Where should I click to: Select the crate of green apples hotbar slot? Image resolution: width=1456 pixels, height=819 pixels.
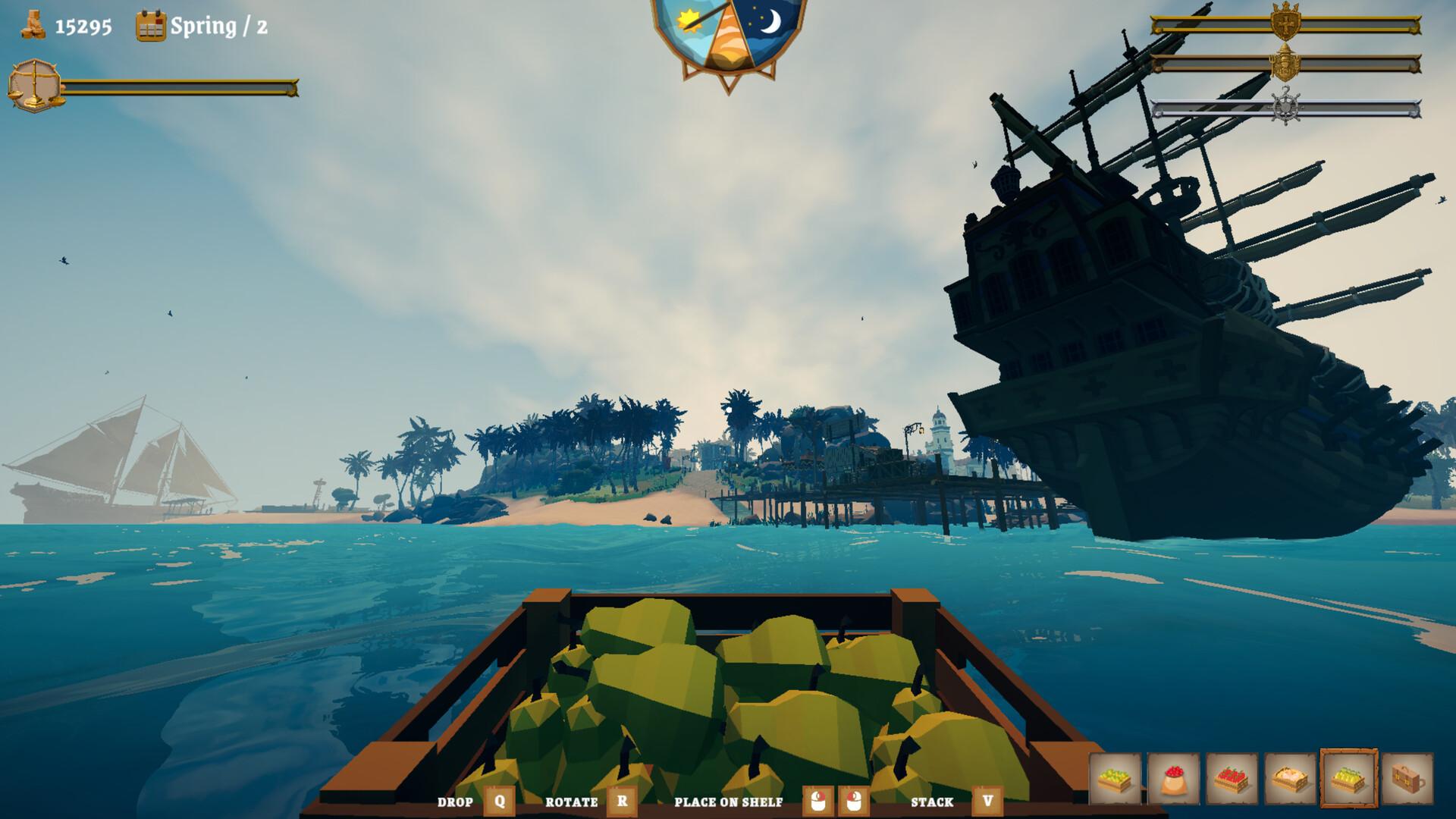click(1113, 780)
